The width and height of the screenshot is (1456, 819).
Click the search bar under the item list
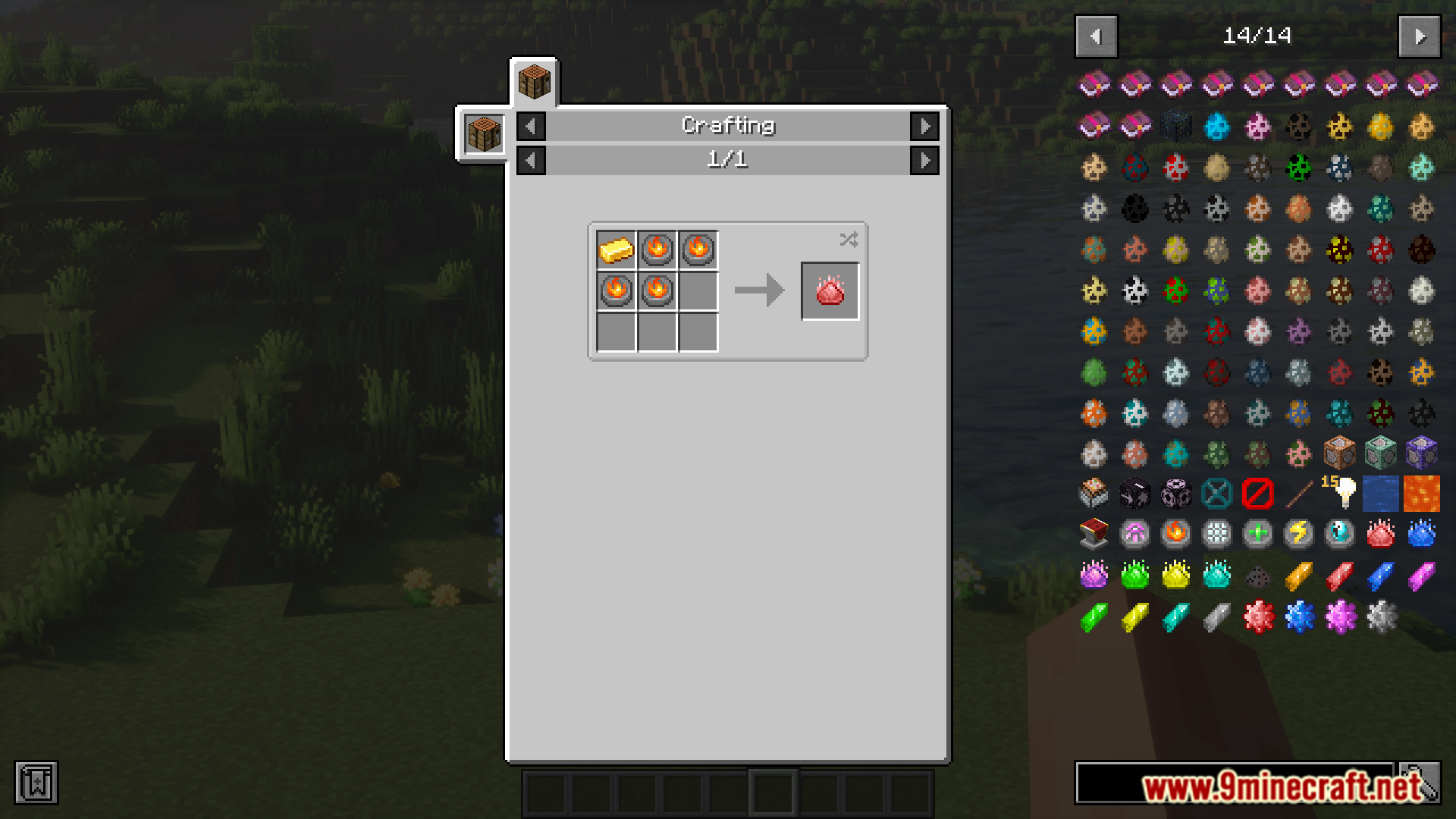pos(1234,782)
